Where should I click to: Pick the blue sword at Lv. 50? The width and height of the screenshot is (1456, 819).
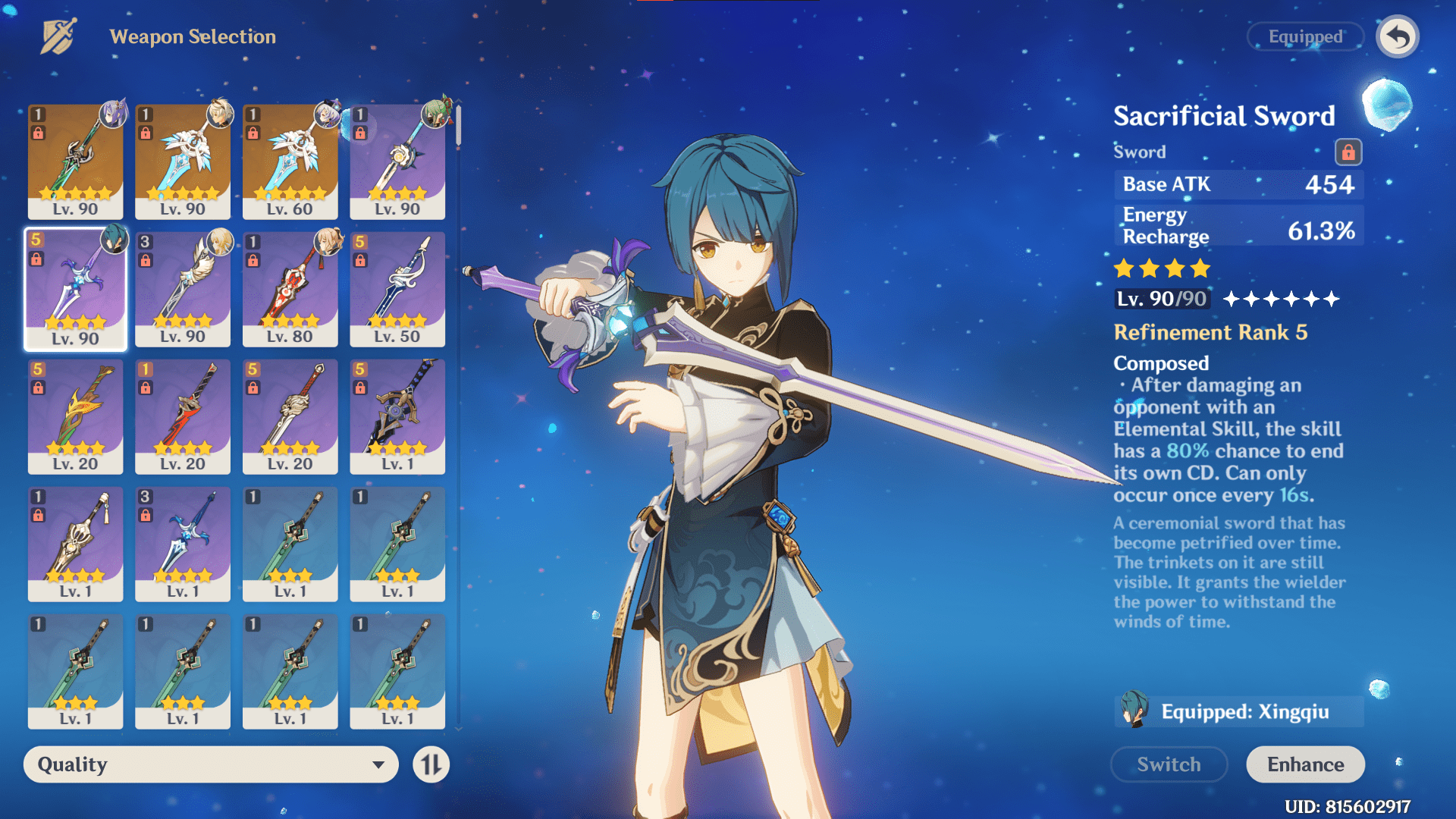pyautogui.click(x=397, y=289)
